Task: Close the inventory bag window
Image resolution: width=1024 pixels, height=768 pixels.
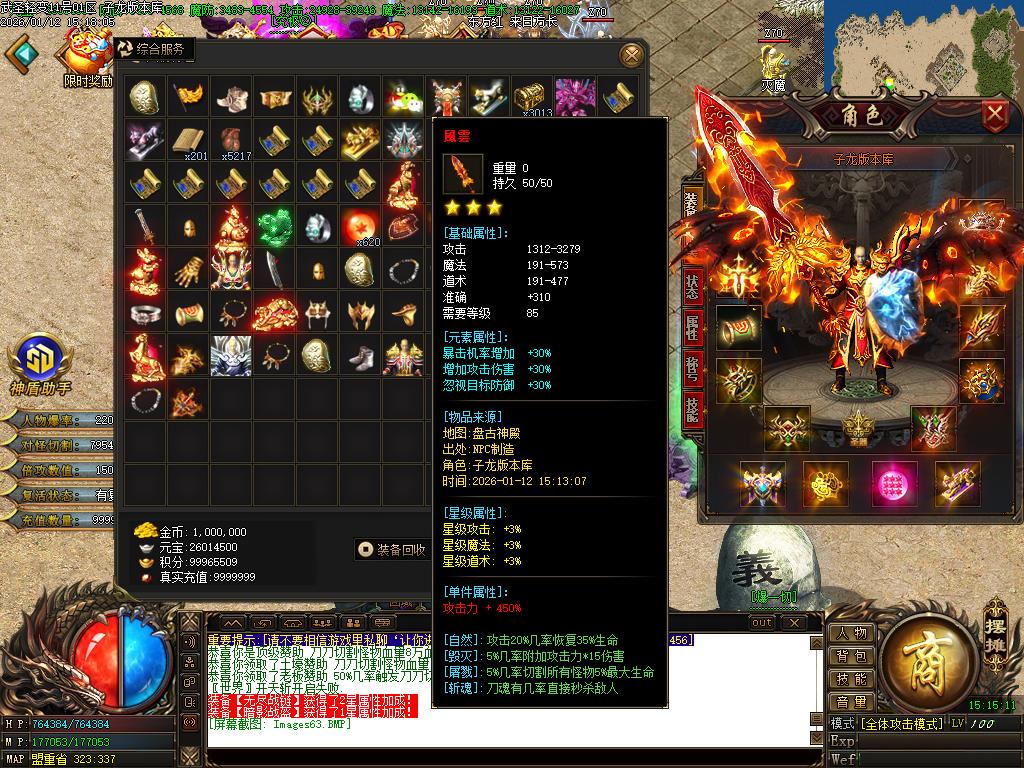Action: point(631,54)
